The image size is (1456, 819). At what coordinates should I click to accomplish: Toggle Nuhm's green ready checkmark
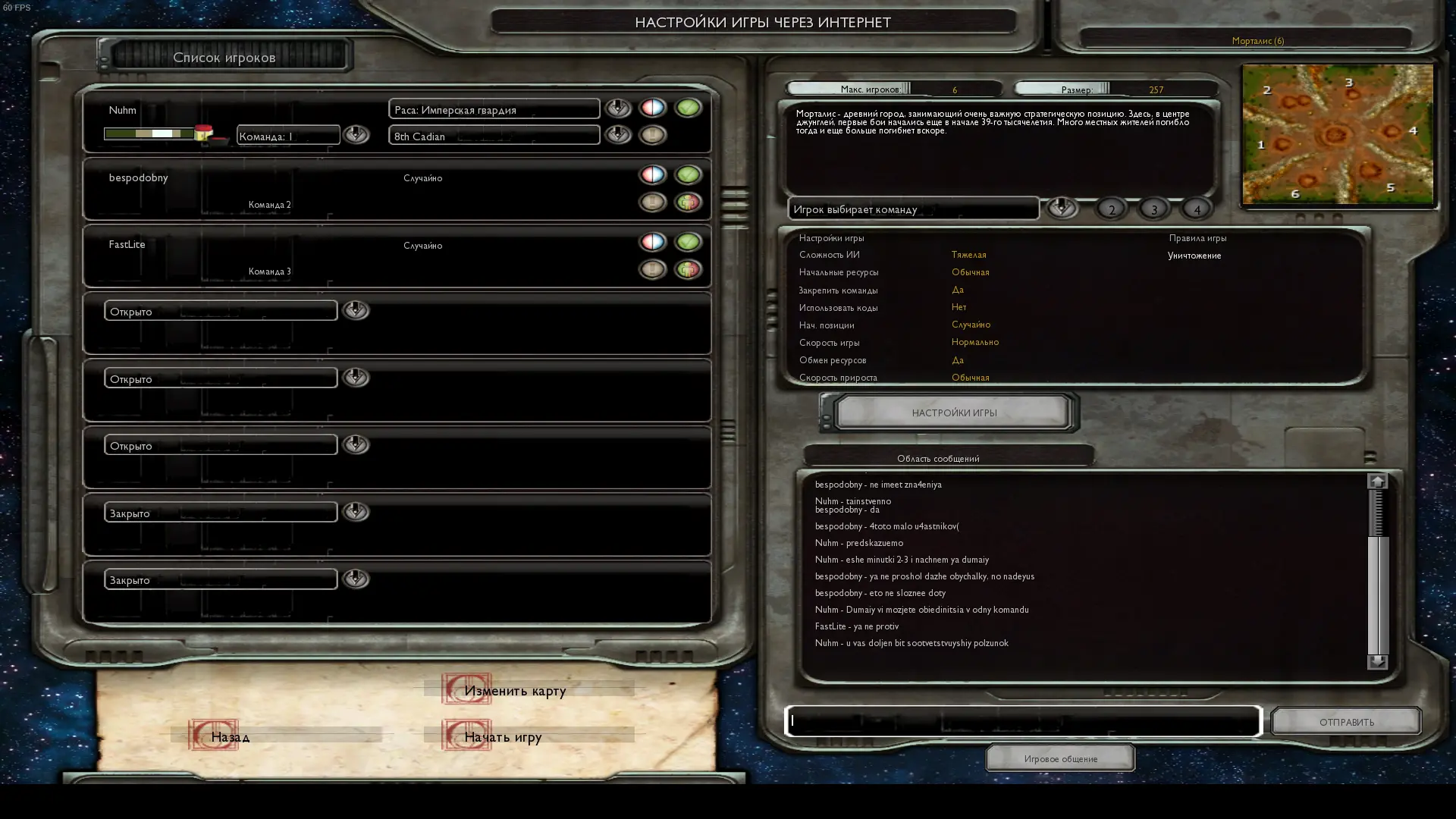coord(688,108)
